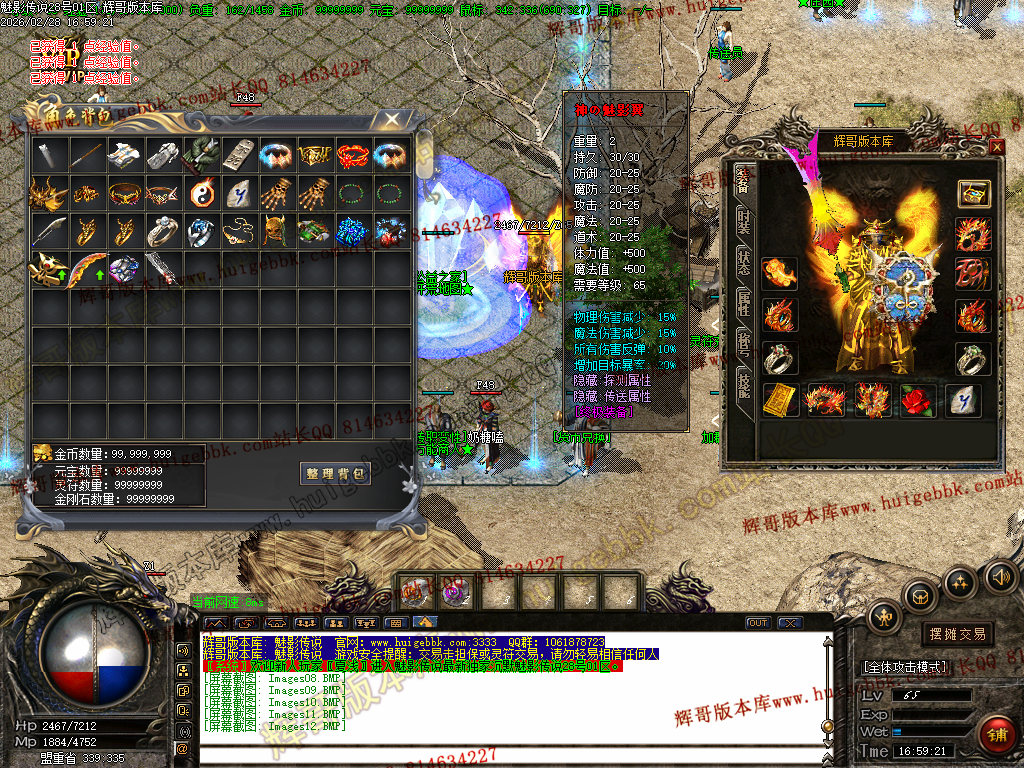Select the yellow talisman book equipment slot
The height and width of the screenshot is (768, 1024).
(781, 400)
